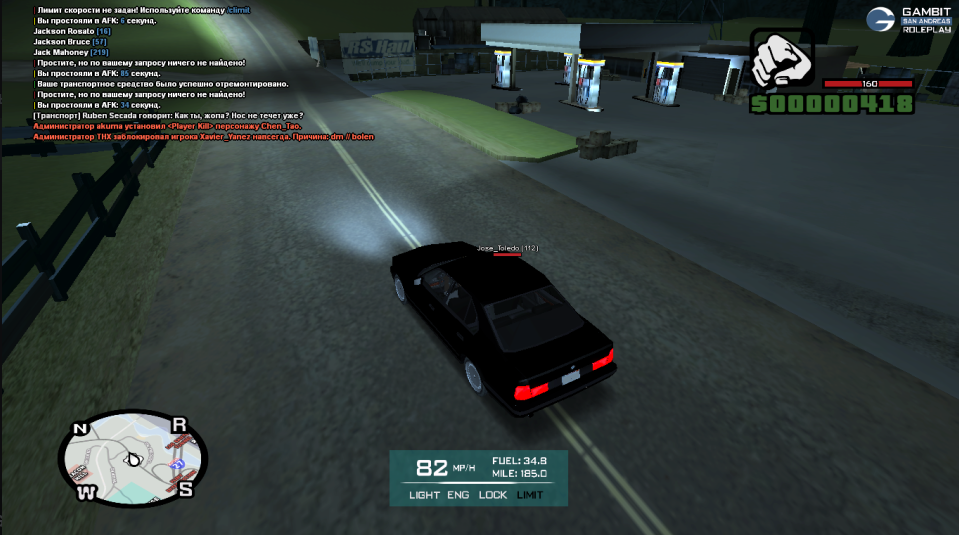Toggle the ENG engine indicator

[458, 495]
